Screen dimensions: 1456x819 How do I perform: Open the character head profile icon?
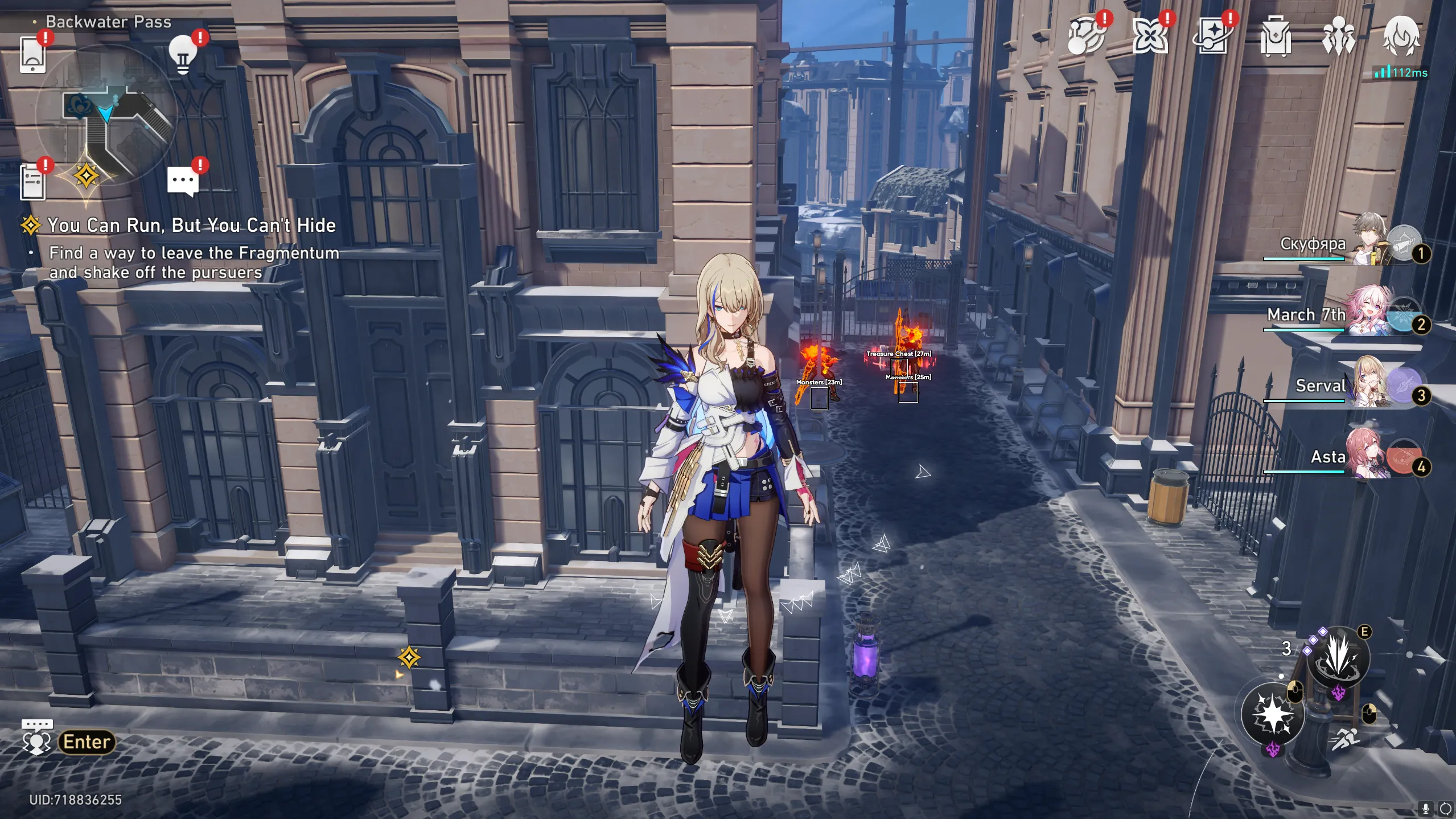click(1401, 37)
